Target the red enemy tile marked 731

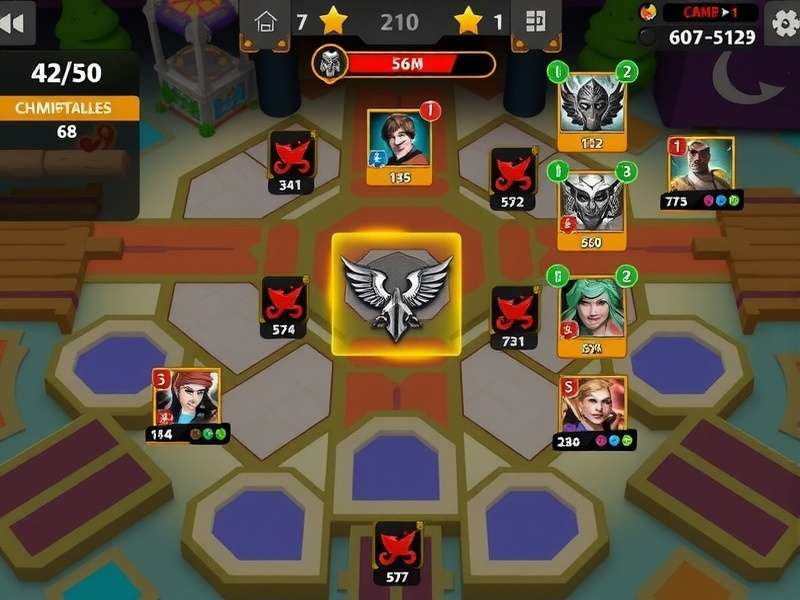tap(514, 315)
